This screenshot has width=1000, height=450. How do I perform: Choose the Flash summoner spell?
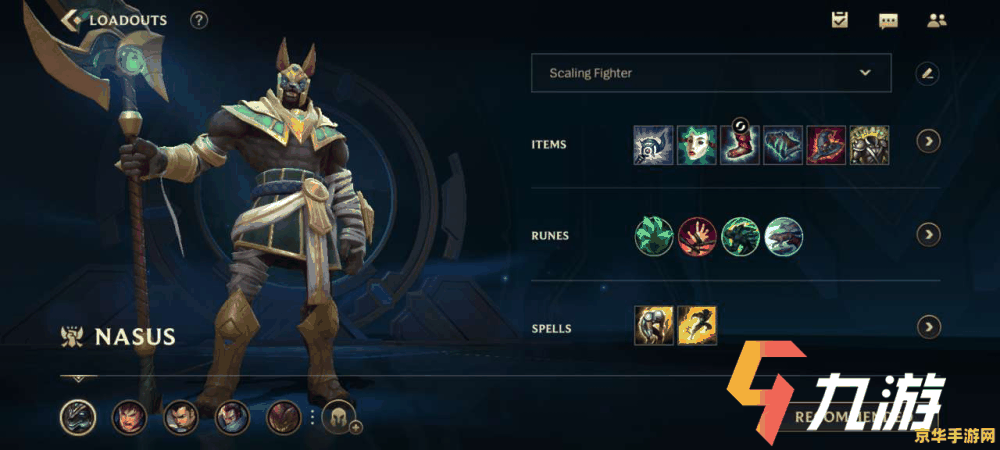tap(697, 326)
